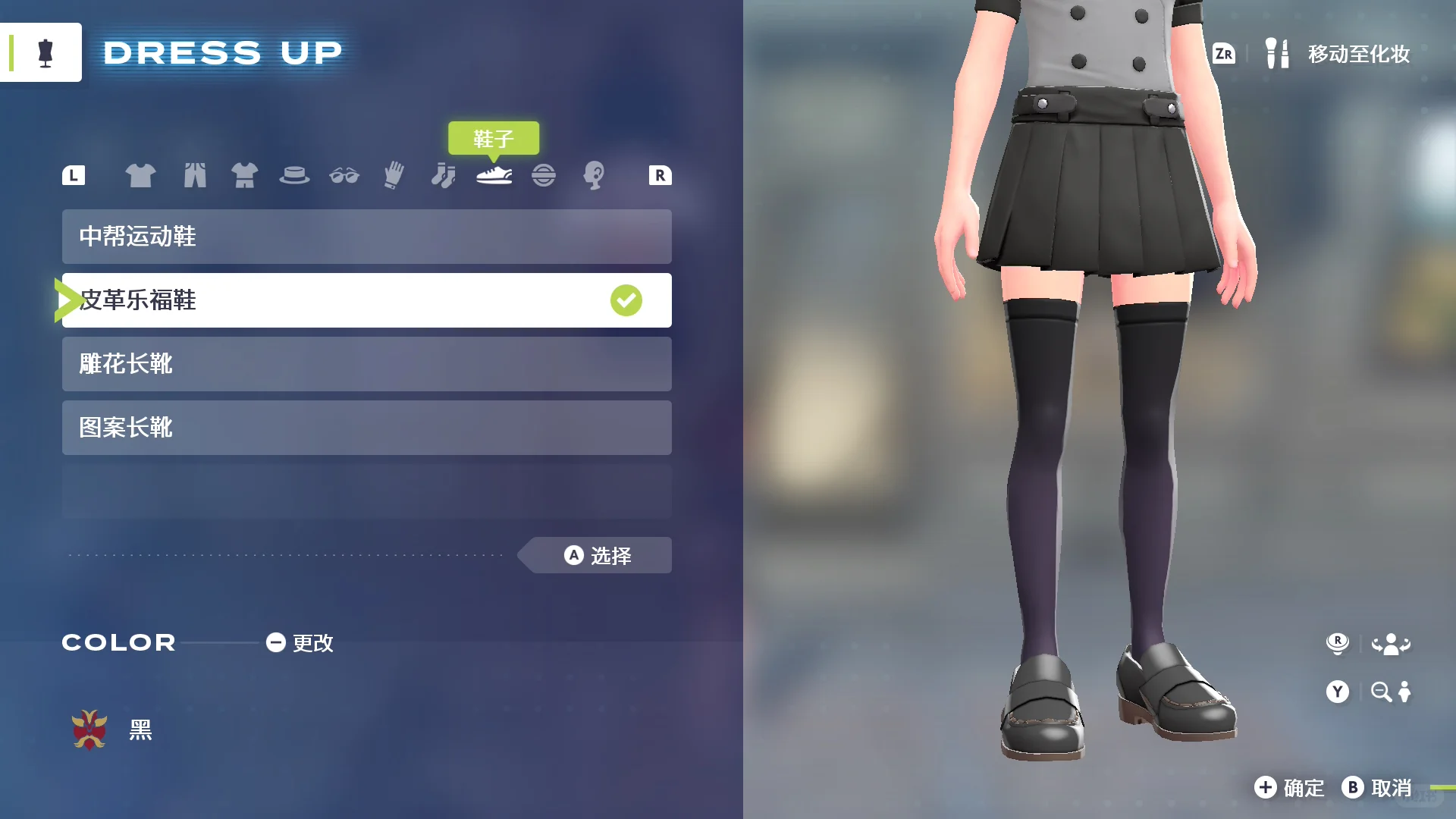Screen dimensions: 1456x819
Task: Select the full outfit category icon
Action: [x=244, y=174]
